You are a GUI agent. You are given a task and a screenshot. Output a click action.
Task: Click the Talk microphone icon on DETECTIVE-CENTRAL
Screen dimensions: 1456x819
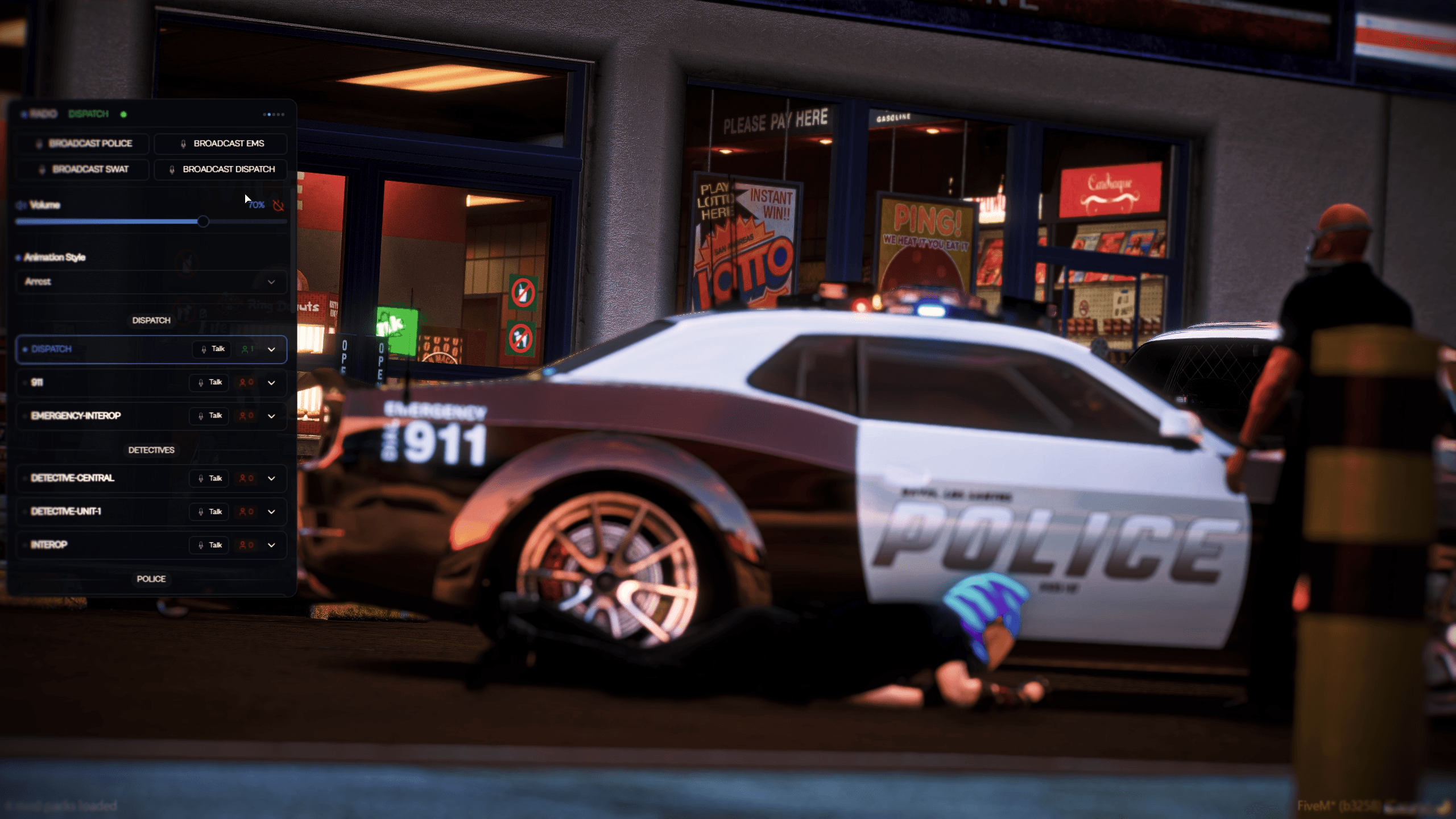[202, 478]
